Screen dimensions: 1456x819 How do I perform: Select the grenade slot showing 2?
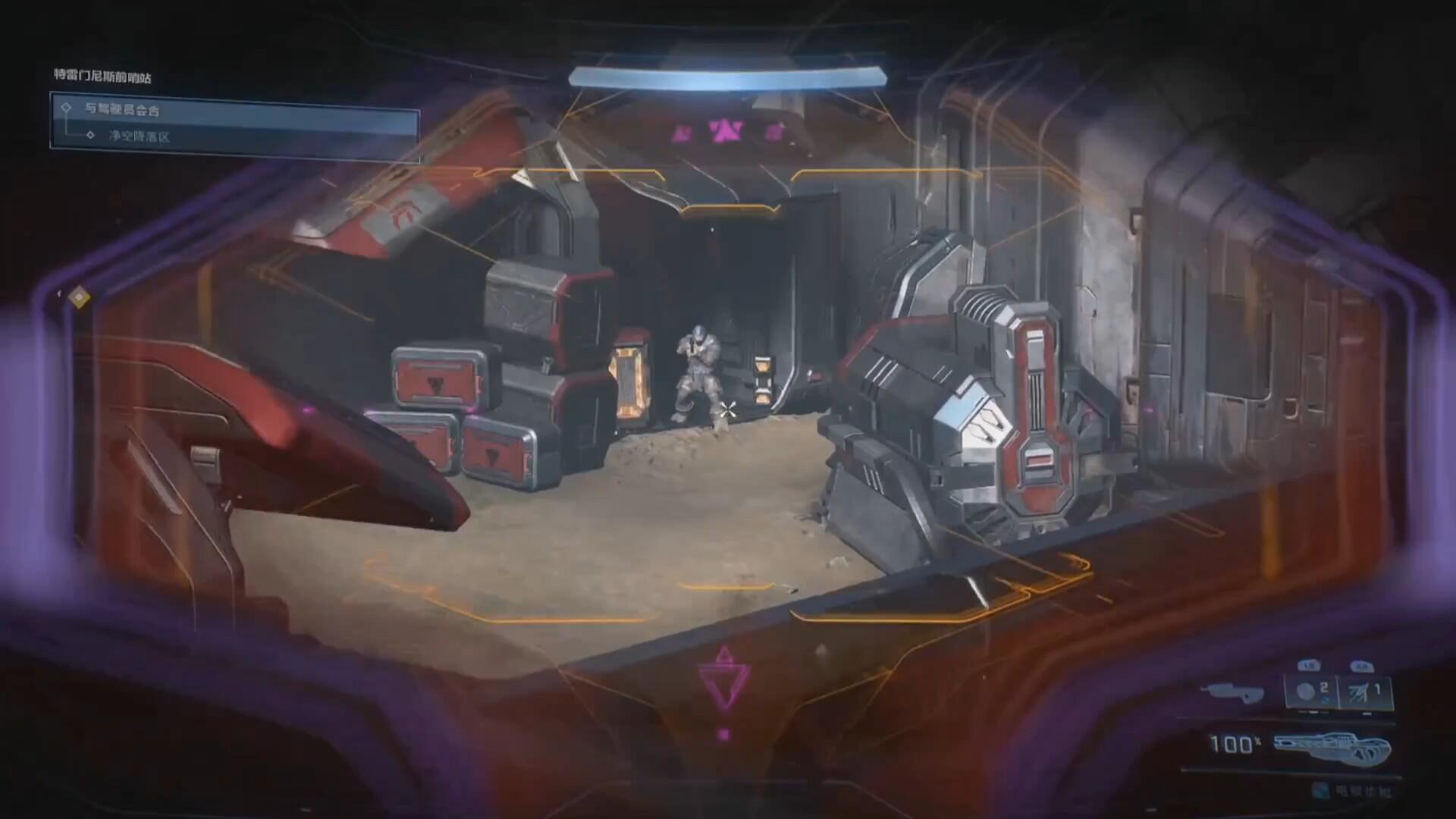click(x=1312, y=692)
